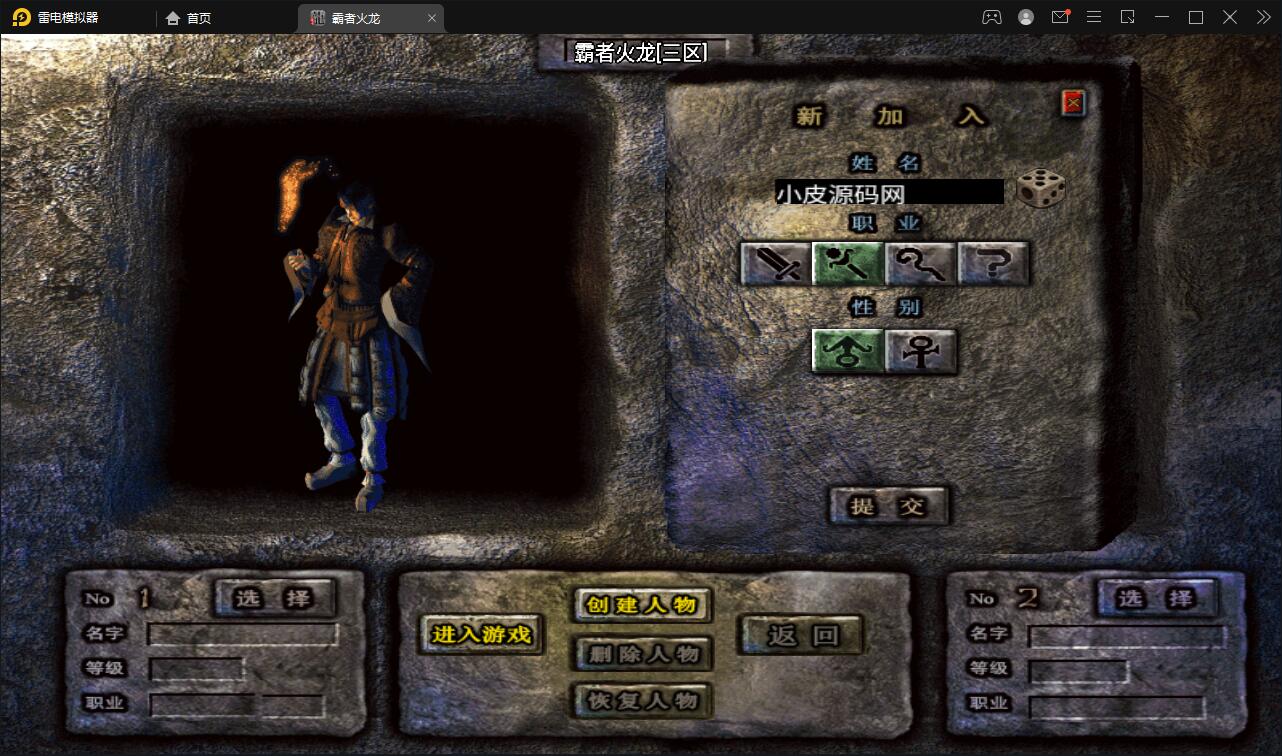The height and width of the screenshot is (756, 1282).
Task: Open the emulator hamburger menu icon
Action: [1094, 16]
